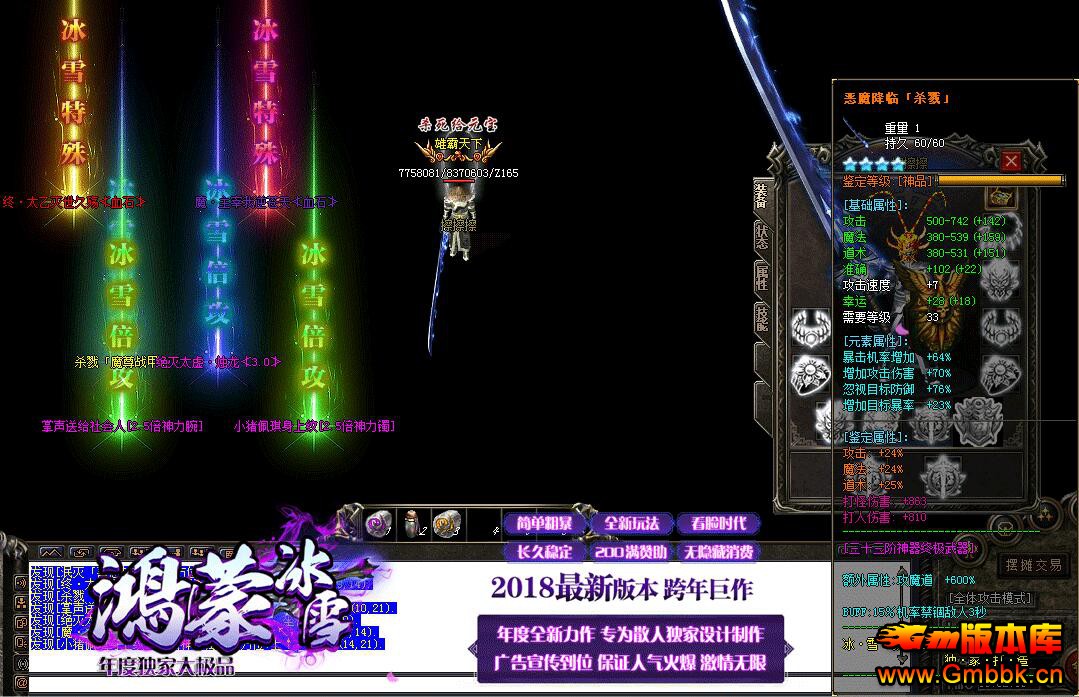Viewport: 1079px width, 697px height.
Task: Close the character equipment panel
Action: pos(1011,161)
